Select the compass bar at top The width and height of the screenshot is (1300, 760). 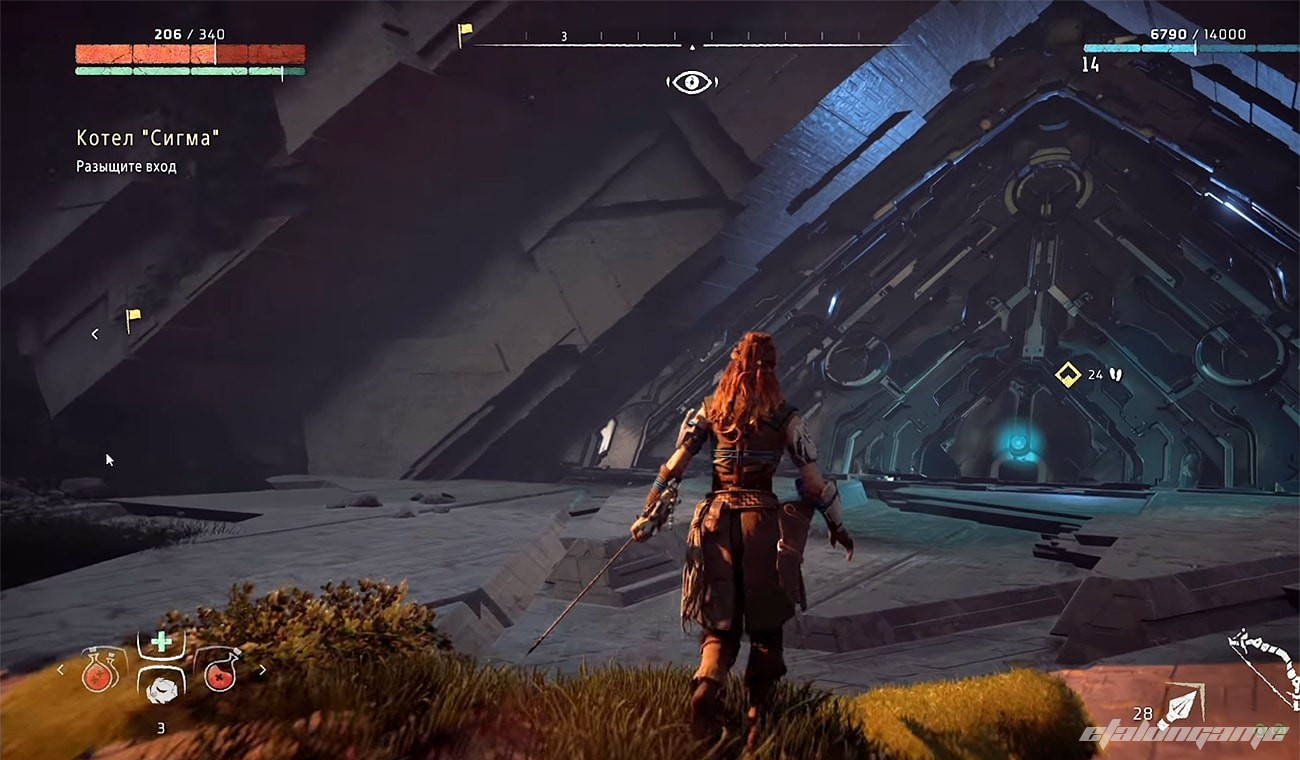click(691, 45)
